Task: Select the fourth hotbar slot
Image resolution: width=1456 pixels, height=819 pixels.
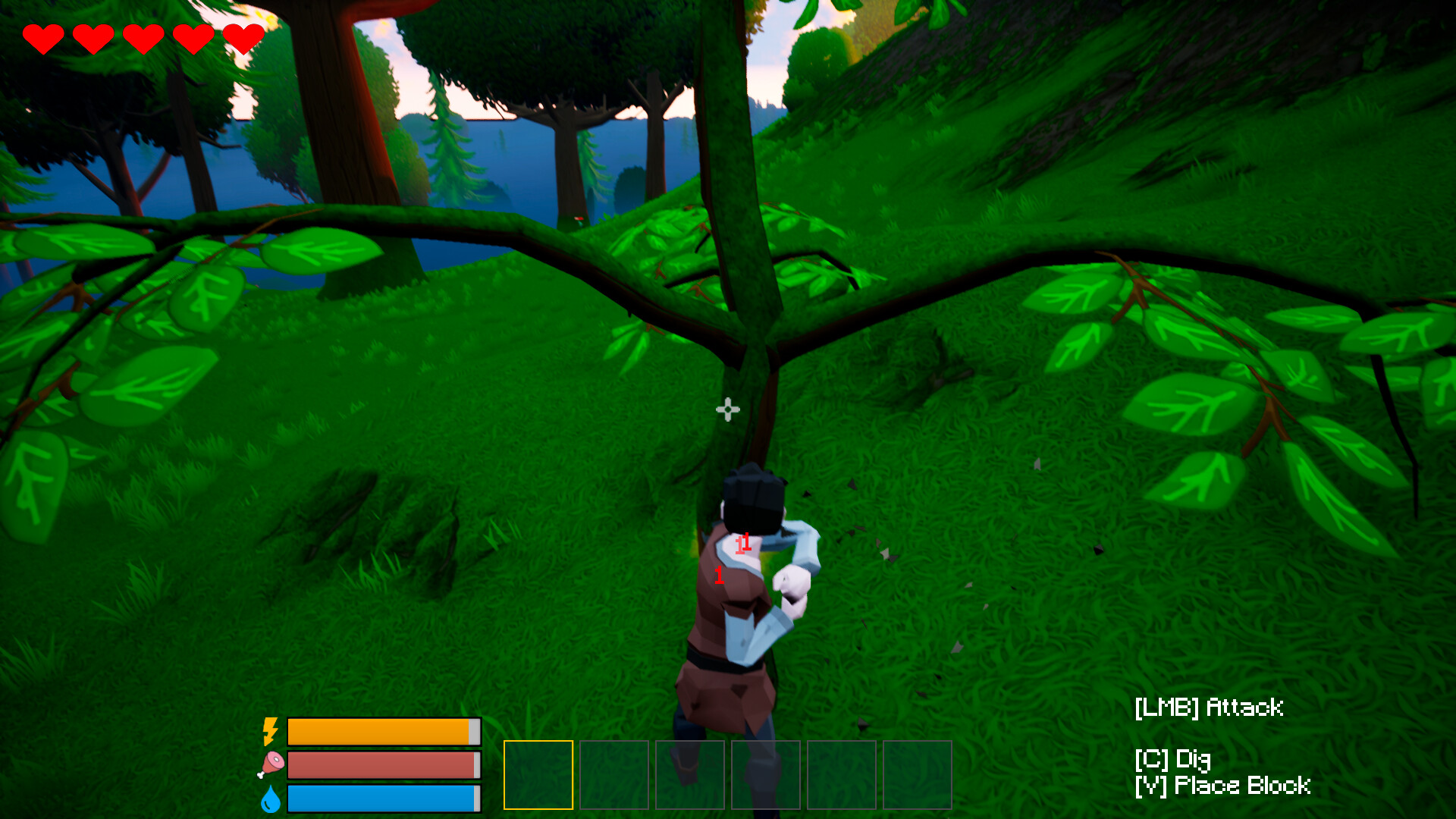Action: coord(767,775)
